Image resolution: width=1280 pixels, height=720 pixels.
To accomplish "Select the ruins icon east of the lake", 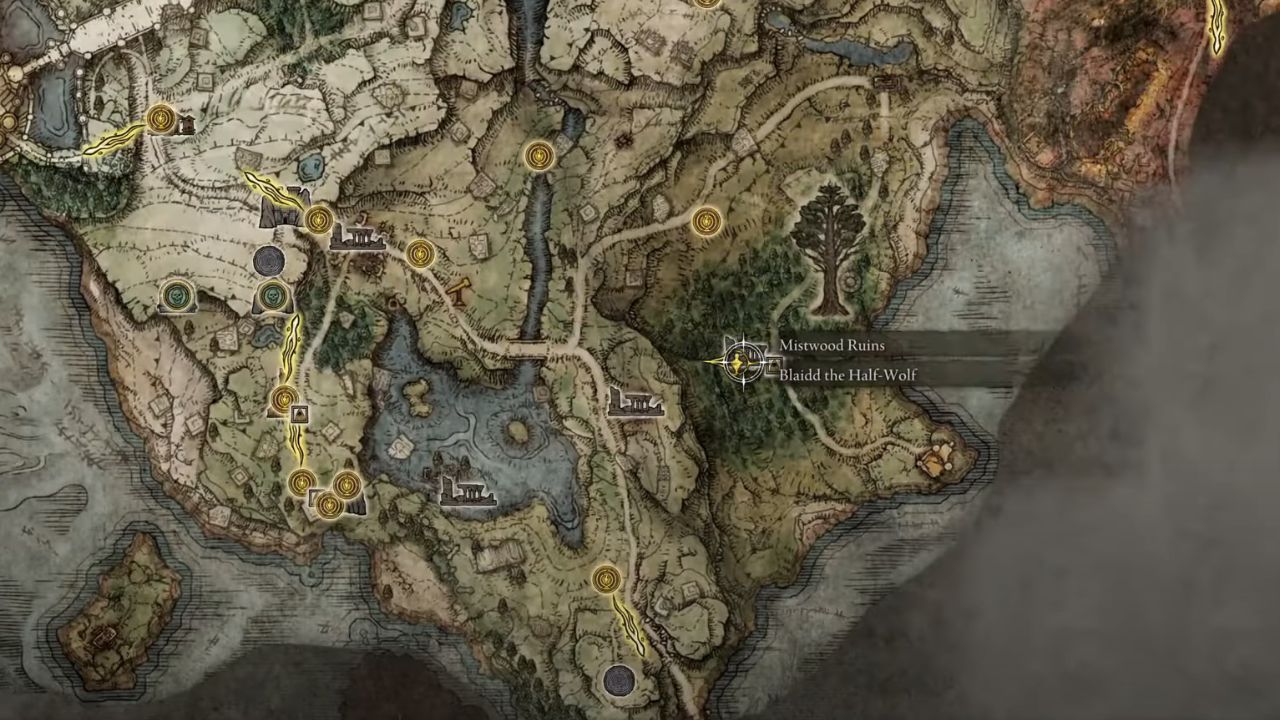I will tap(635, 403).
